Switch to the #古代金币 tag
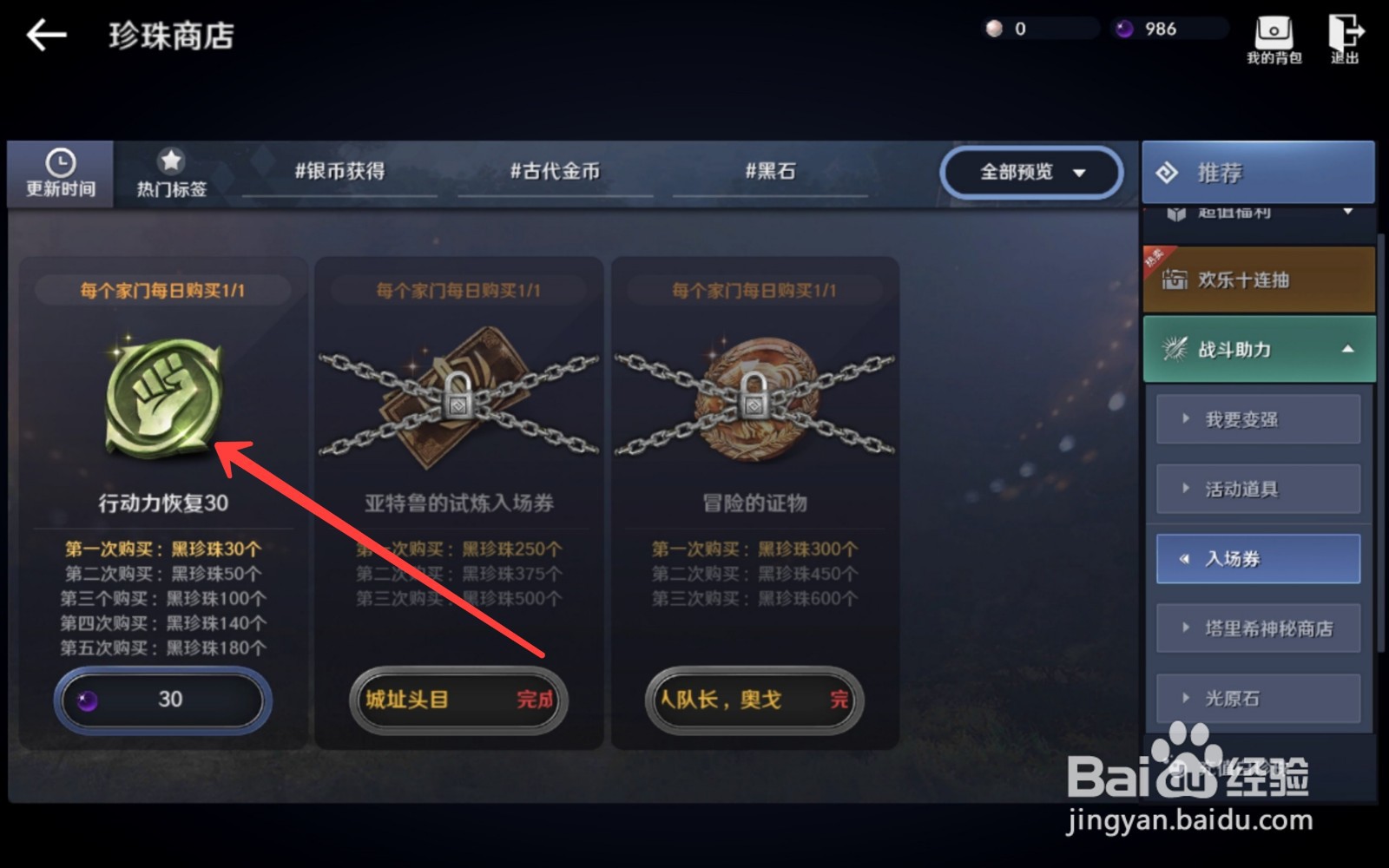Screen dimensions: 1389x868 (556, 172)
